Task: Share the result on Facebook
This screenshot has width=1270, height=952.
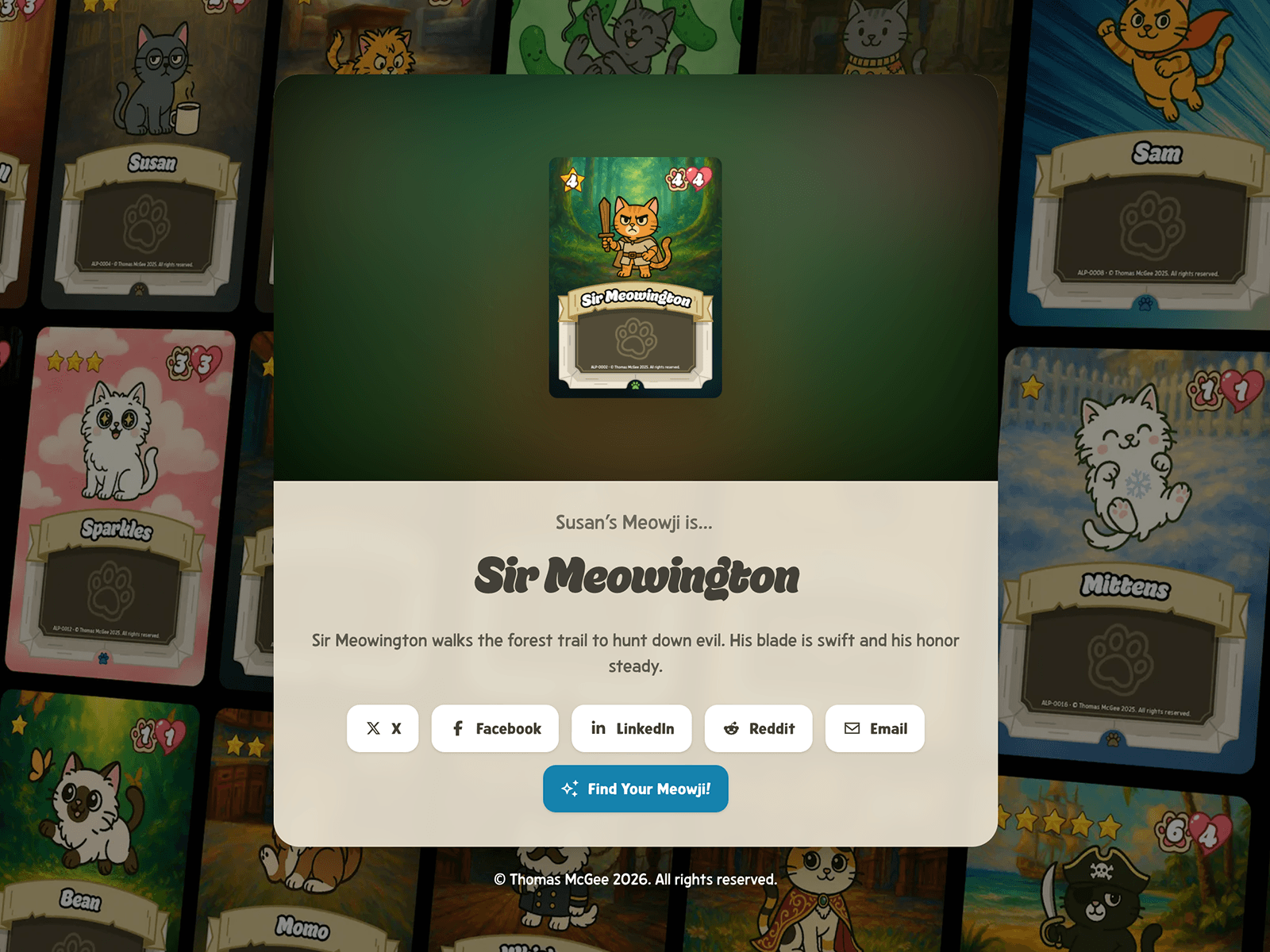Action: [495, 728]
